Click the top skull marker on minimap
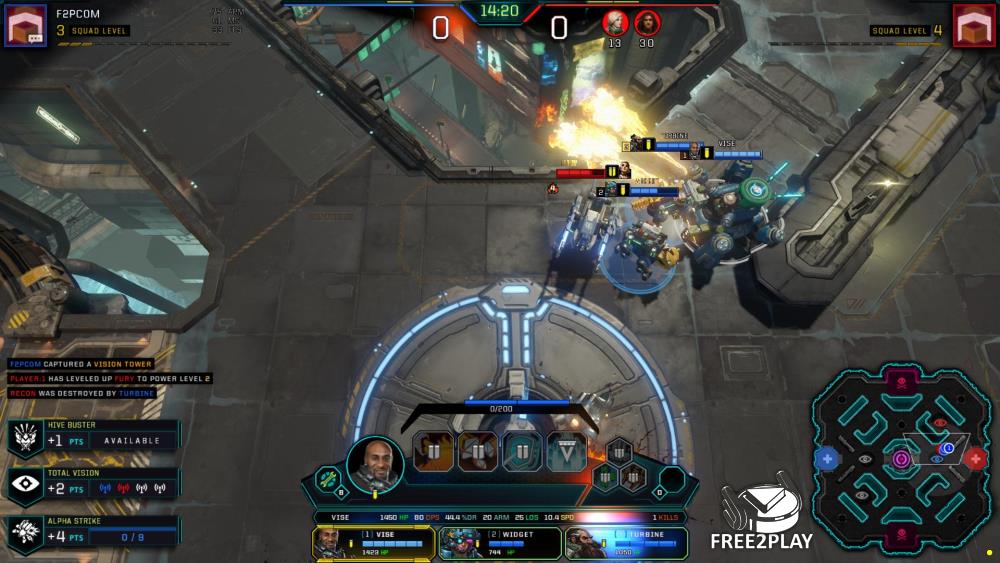 tap(901, 381)
